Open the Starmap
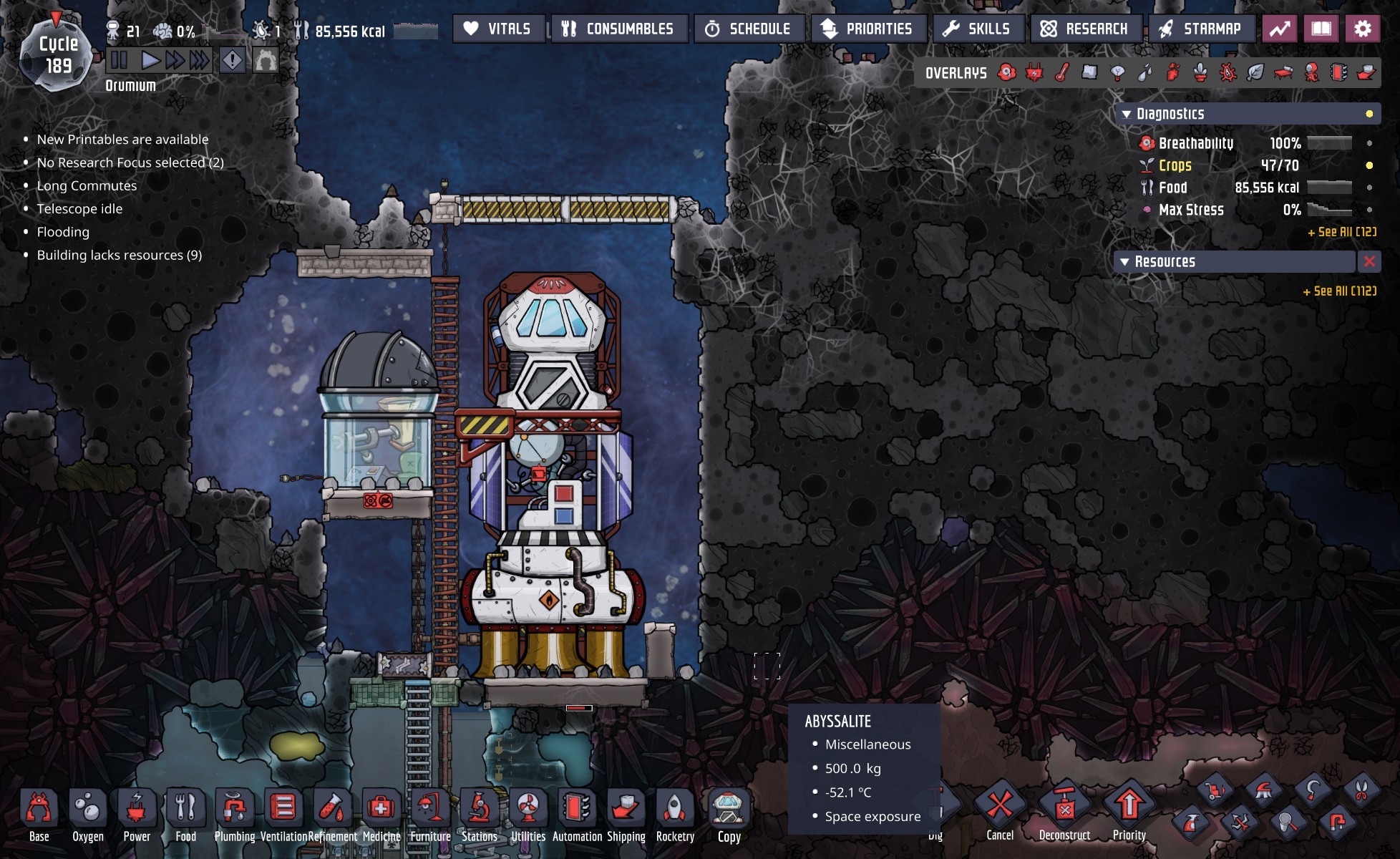Image resolution: width=1400 pixels, height=859 pixels. [1201, 29]
